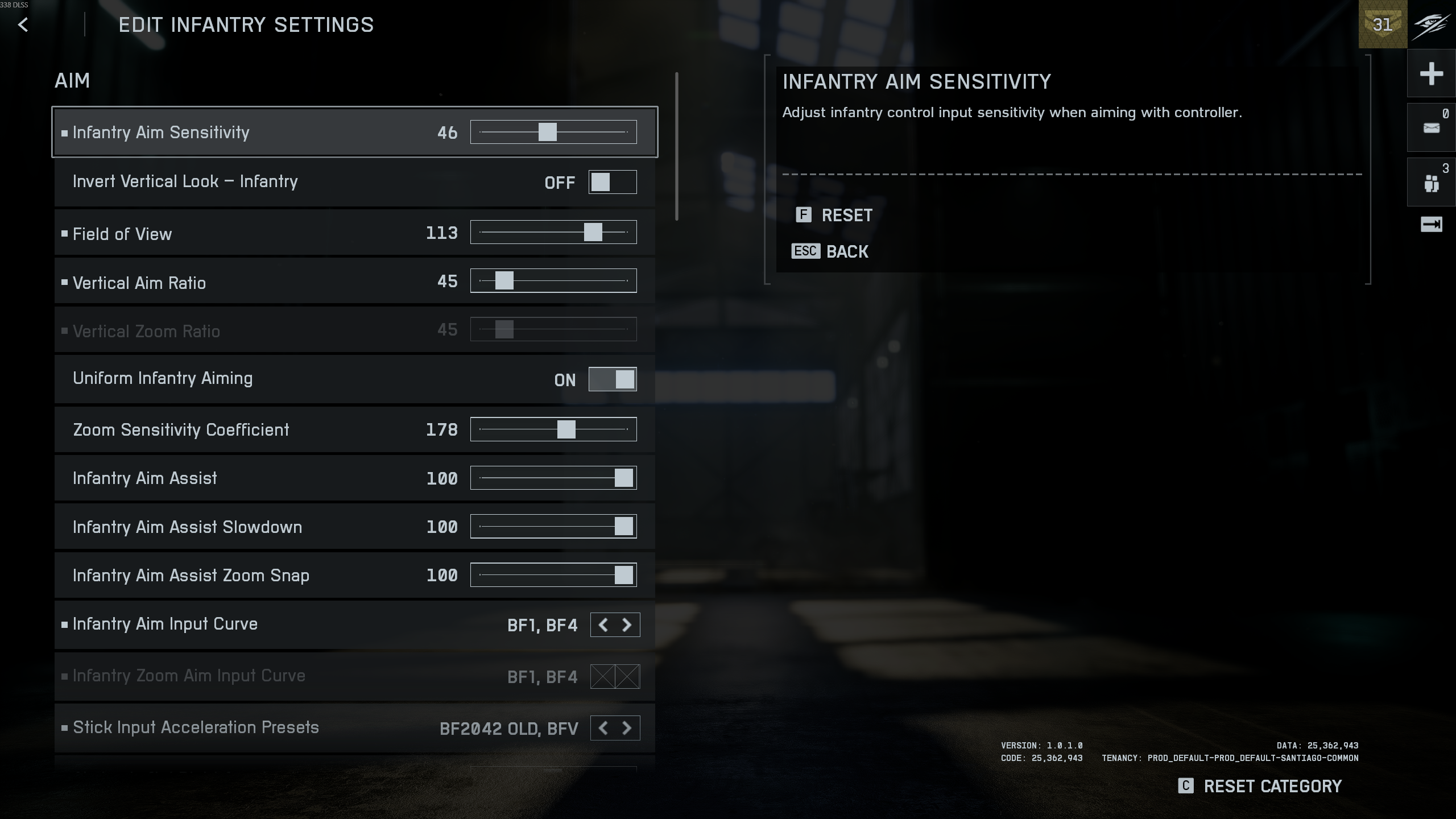Select previous Infantry Aim Input Curve option
The height and width of the screenshot is (819, 1456).
(x=603, y=625)
